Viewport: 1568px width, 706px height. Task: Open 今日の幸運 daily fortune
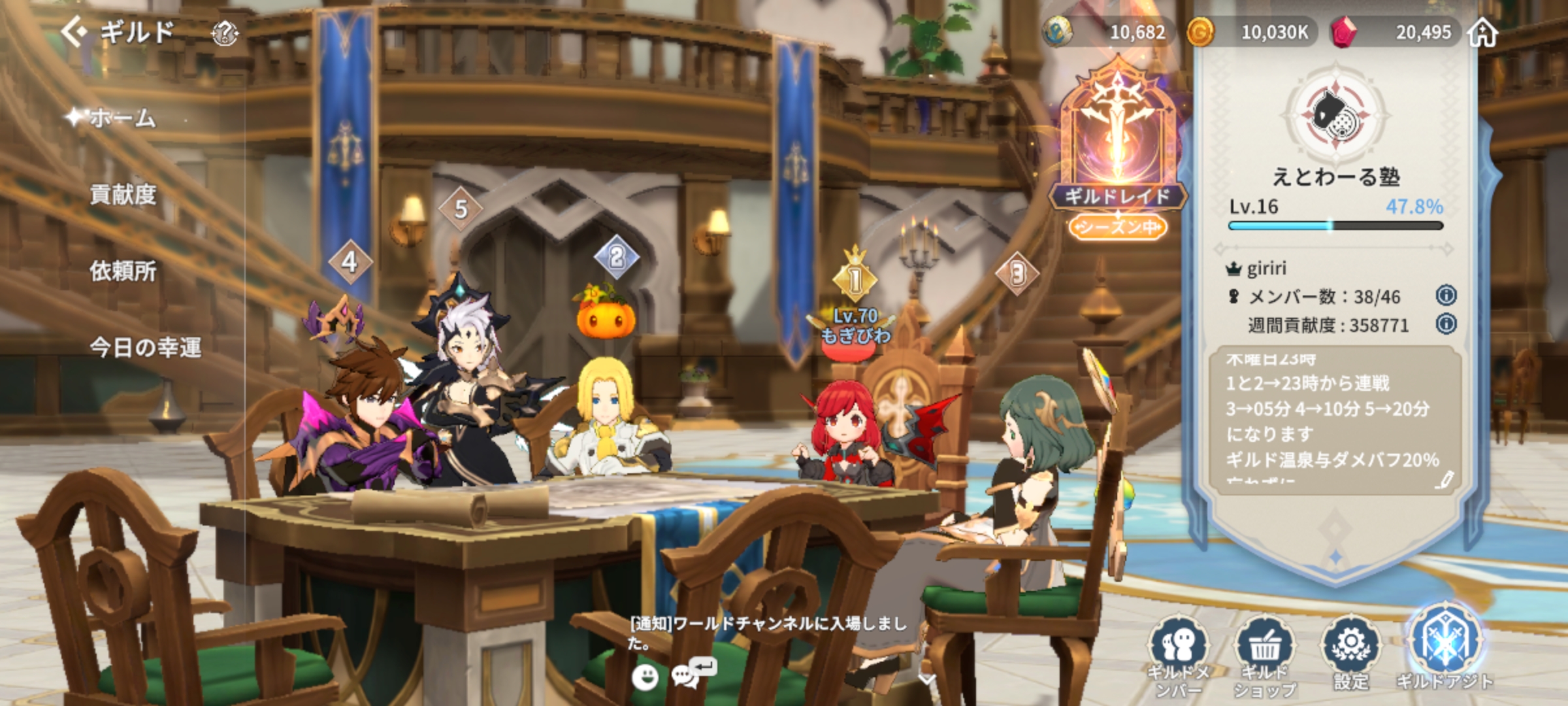tap(145, 347)
